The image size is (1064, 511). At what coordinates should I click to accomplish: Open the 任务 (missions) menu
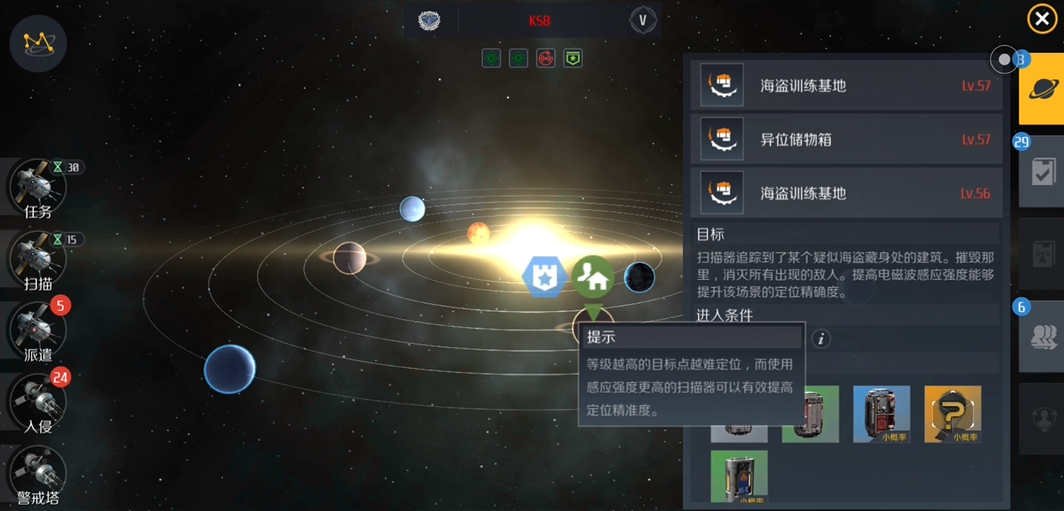(x=38, y=187)
